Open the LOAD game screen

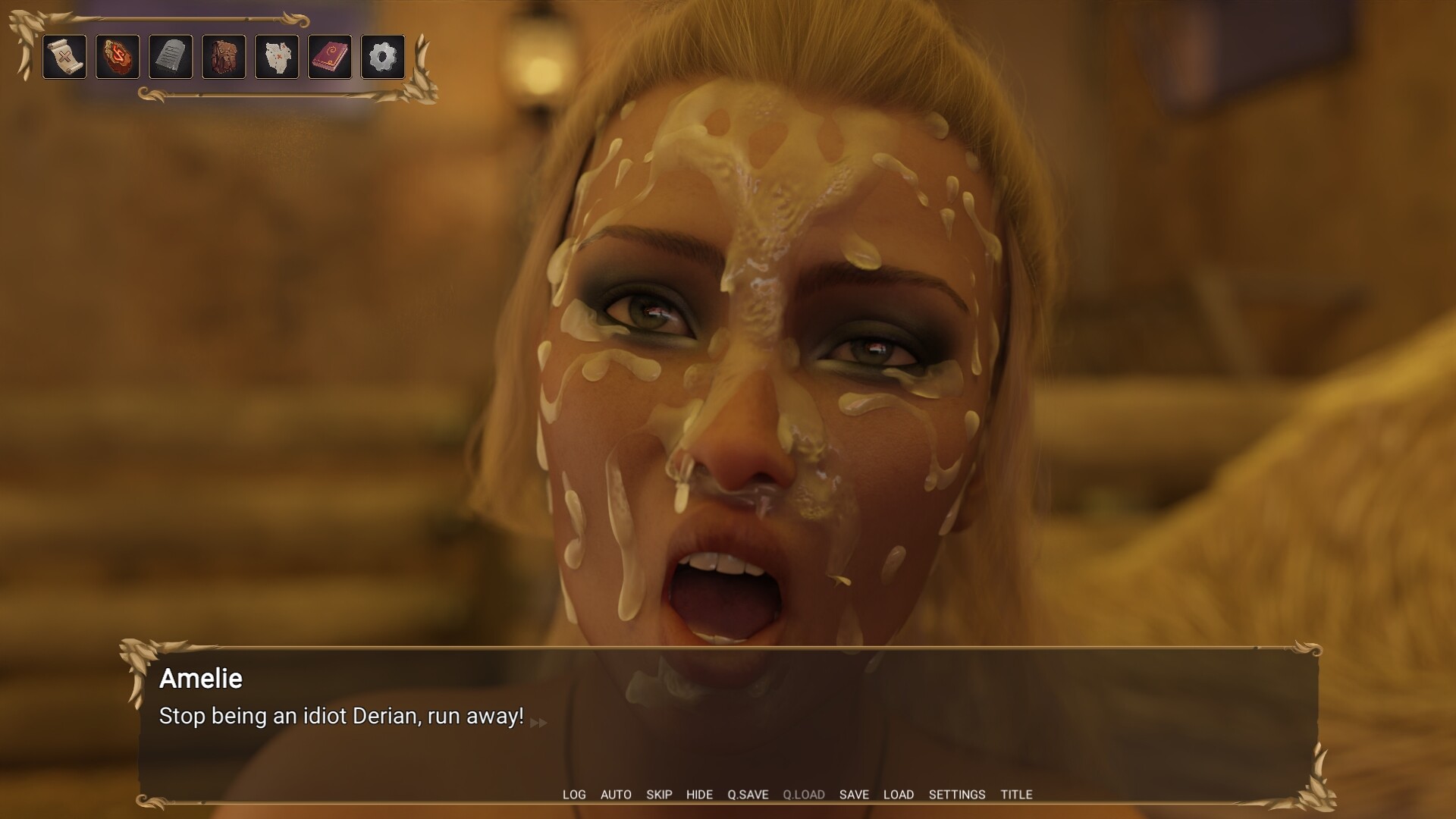(x=899, y=795)
